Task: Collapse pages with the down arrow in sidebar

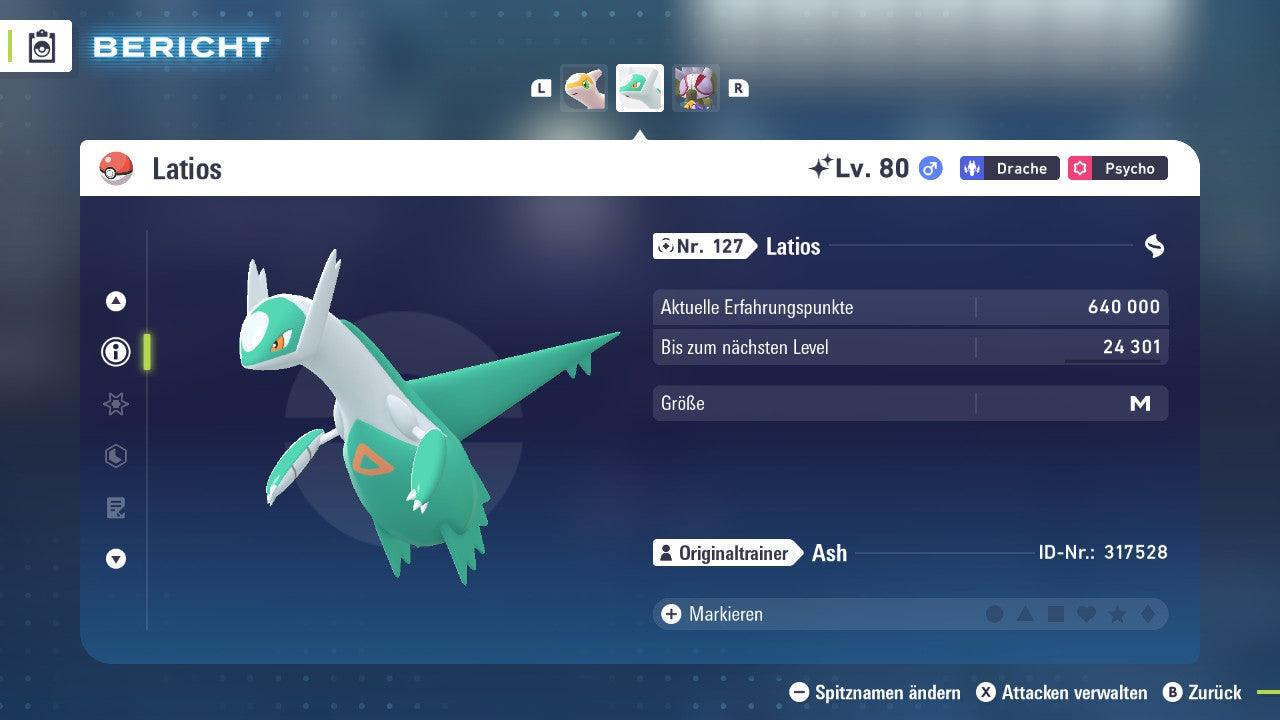Action: tap(115, 559)
